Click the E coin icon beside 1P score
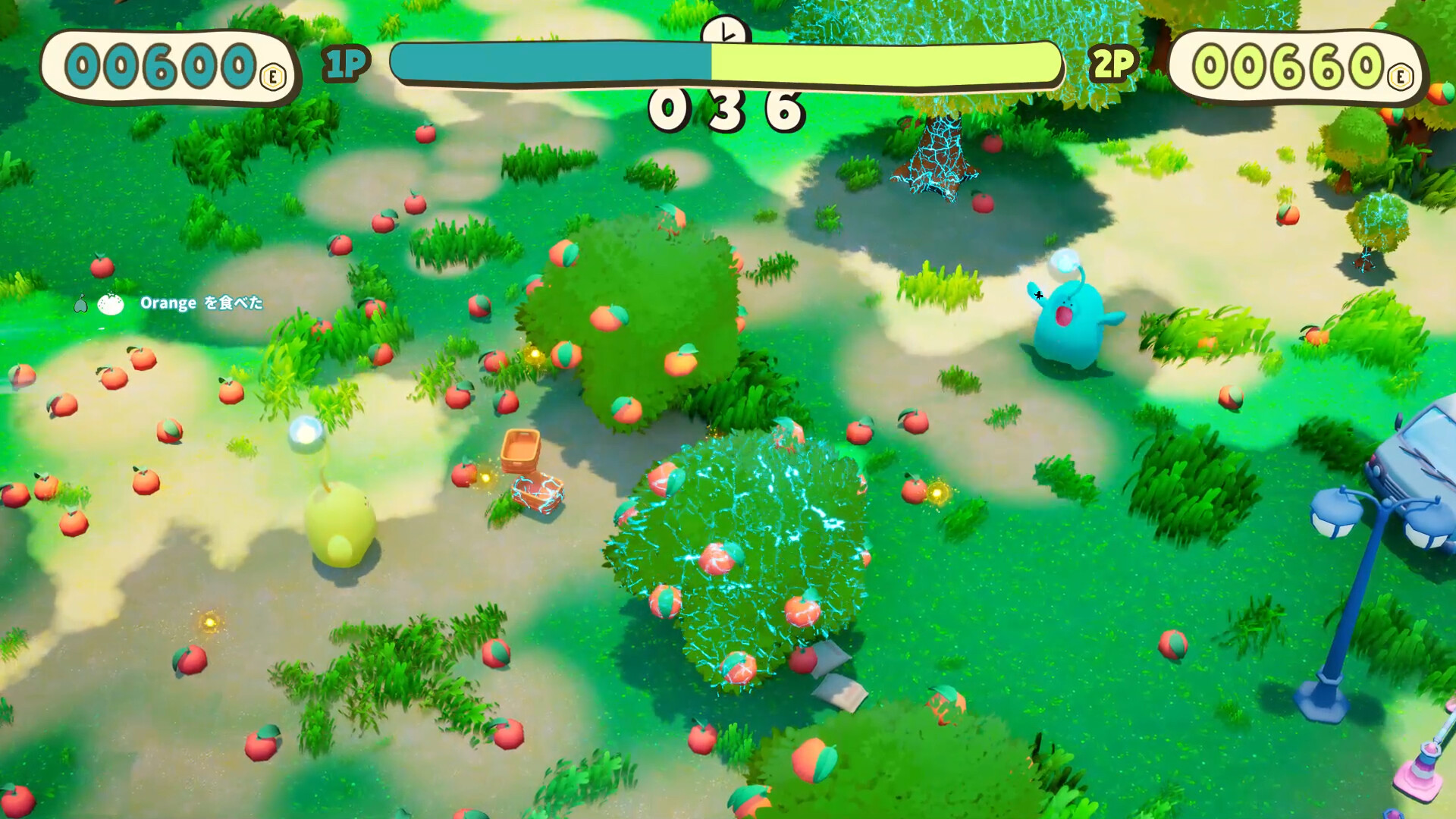The image size is (1456, 819). (x=273, y=74)
